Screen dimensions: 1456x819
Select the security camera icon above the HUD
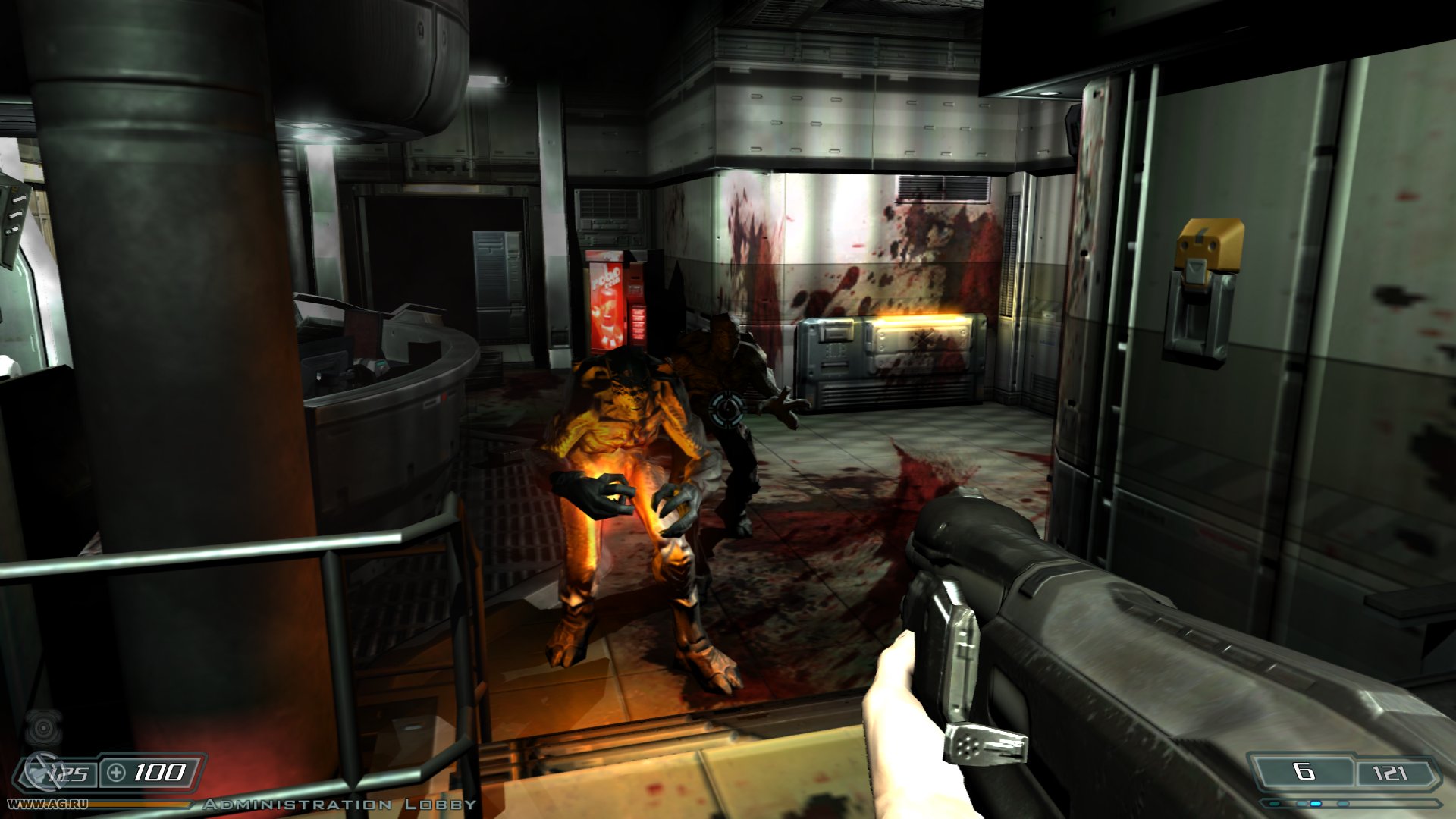click(x=43, y=729)
